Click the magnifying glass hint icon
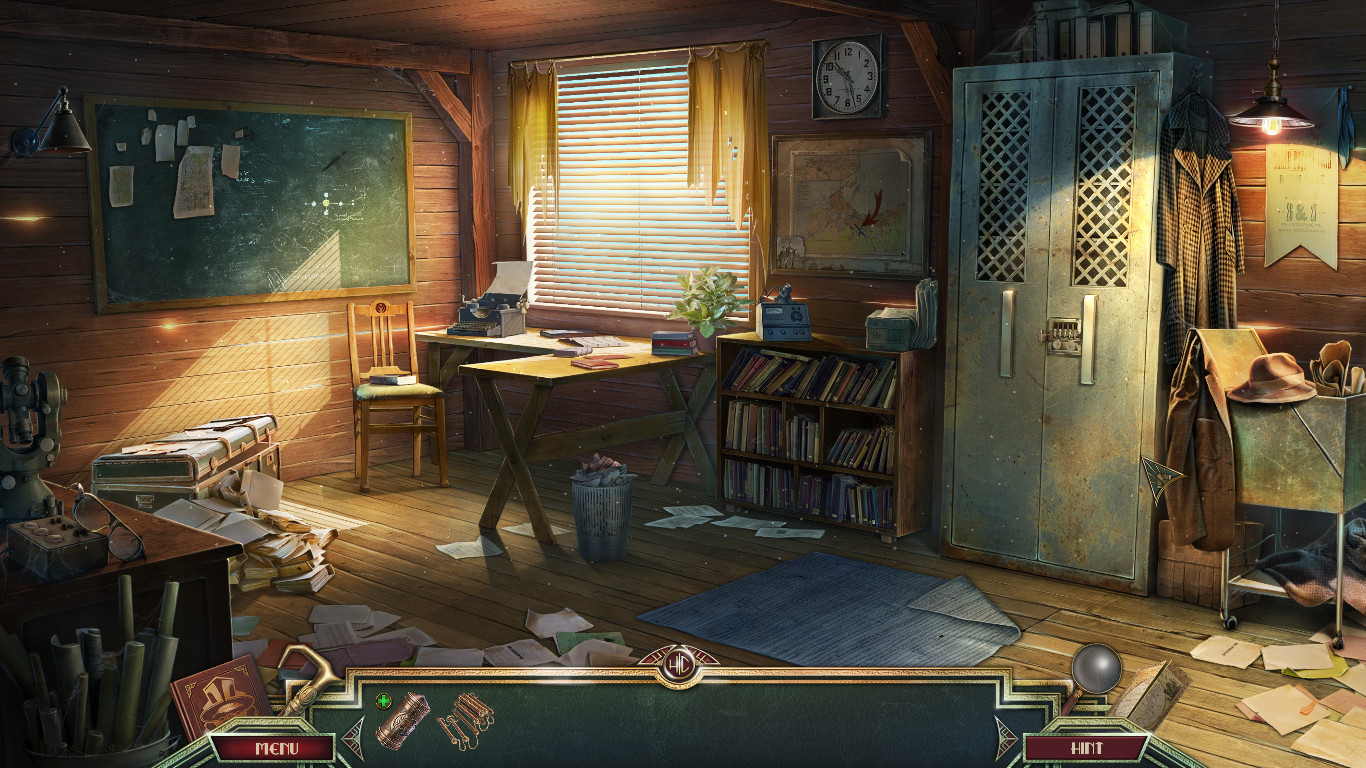1366x768 pixels. tap(1096, 668)
